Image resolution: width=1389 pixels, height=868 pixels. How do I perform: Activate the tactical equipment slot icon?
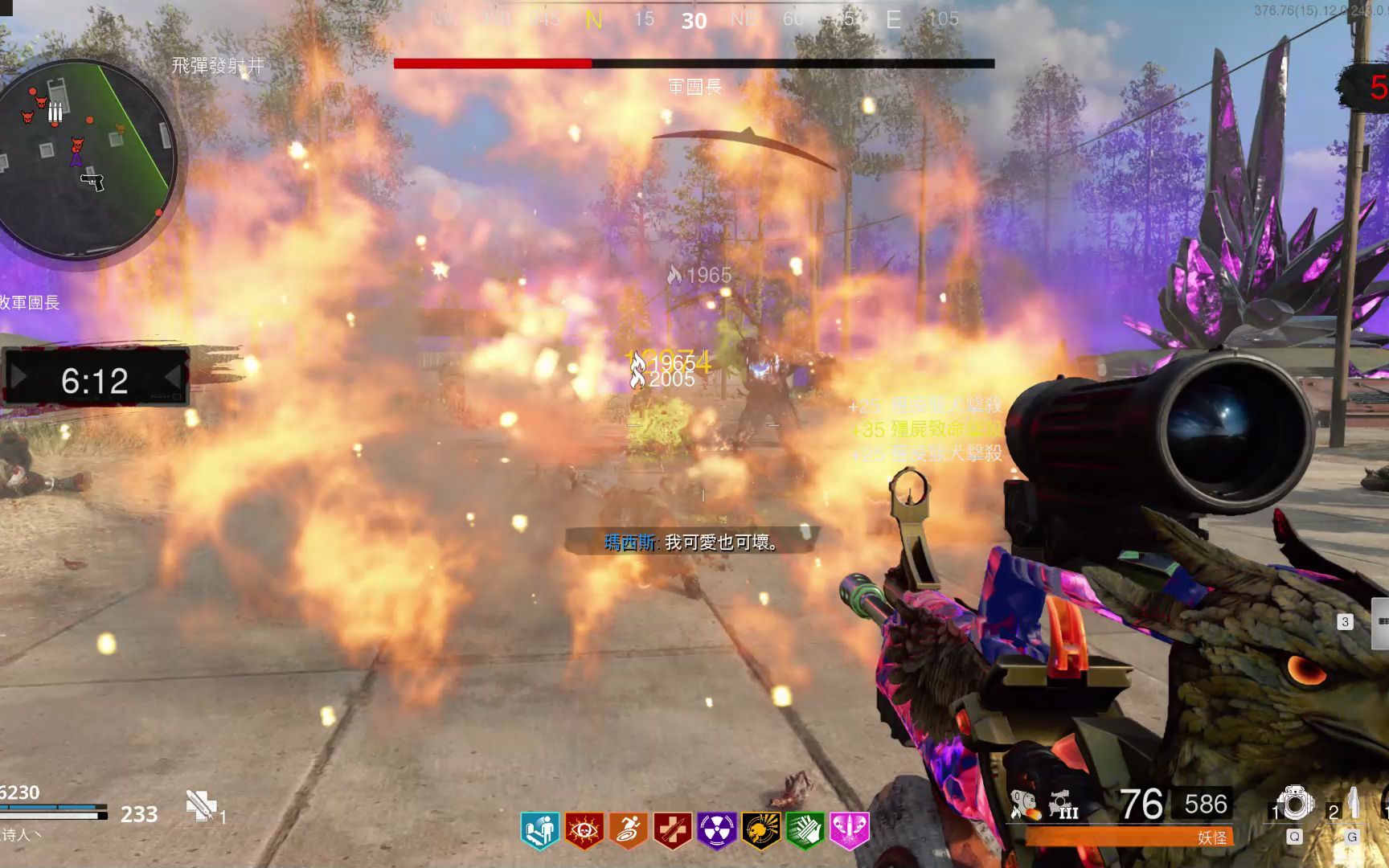[x=1295, y=804]
